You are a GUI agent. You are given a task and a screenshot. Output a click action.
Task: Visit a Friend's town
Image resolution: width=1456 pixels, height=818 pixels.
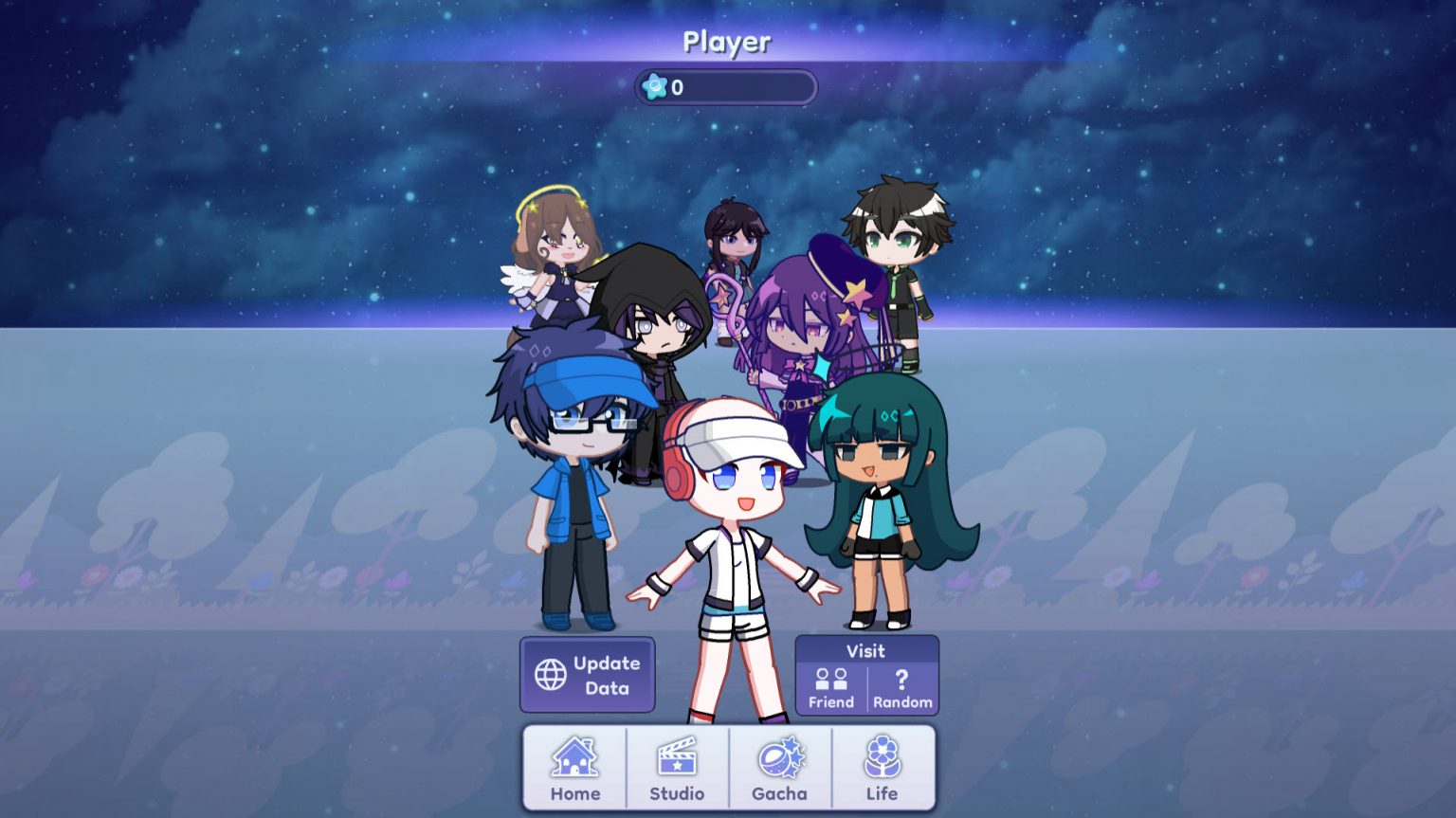coord(830,687)
